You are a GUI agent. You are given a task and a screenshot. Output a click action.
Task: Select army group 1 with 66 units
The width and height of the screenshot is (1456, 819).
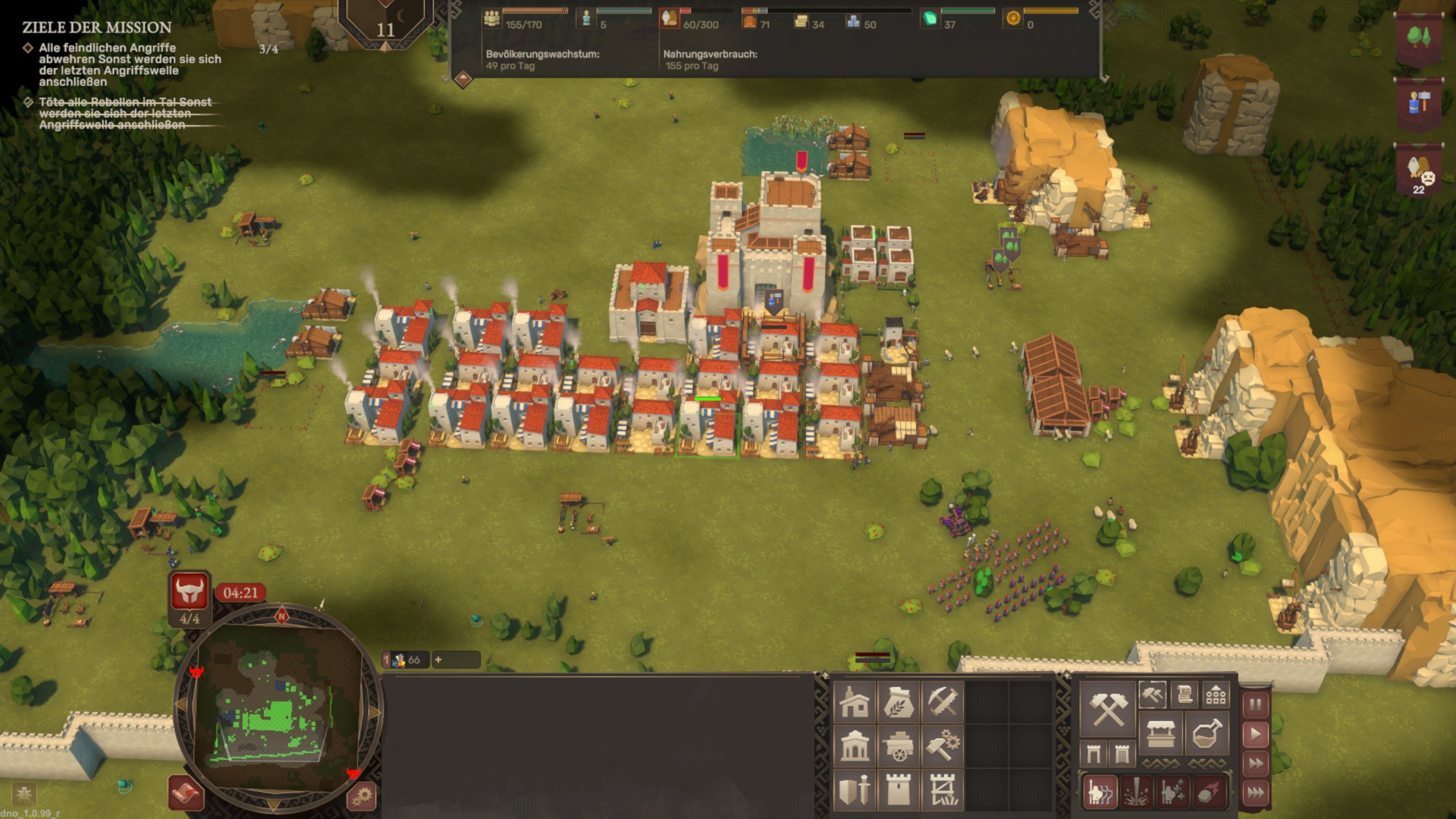(406, 660)
